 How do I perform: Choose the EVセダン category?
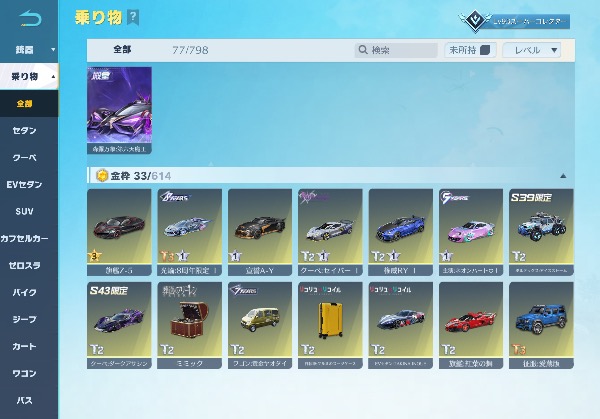pos(25,185)
